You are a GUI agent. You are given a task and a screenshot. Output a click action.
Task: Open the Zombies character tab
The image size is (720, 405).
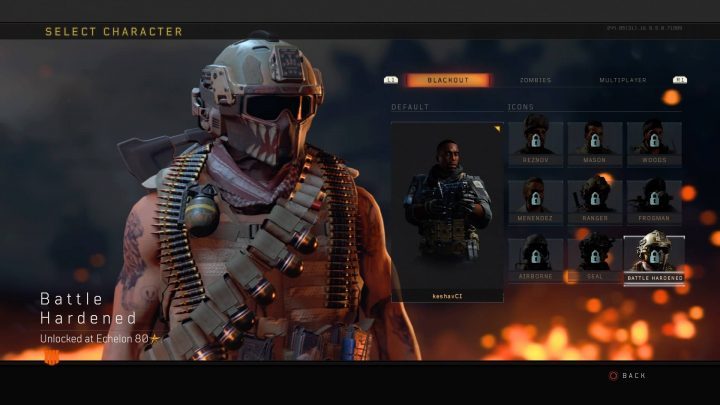click(535, 80)
